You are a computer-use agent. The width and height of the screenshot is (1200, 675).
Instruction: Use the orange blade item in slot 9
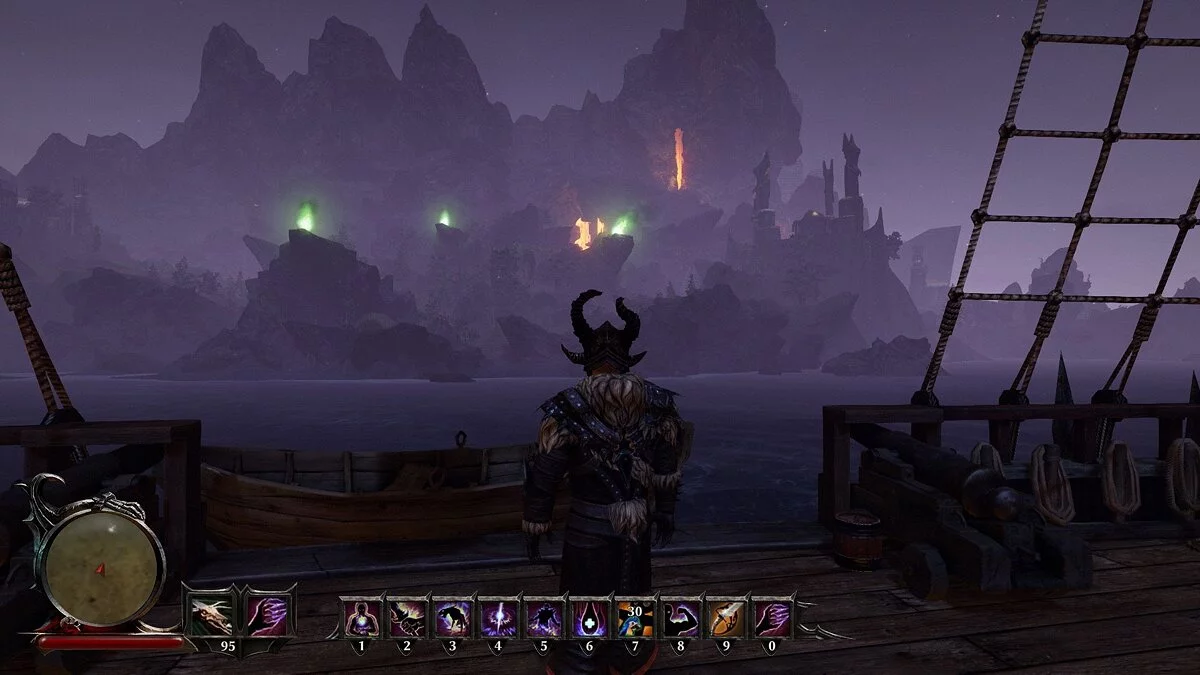727,619
